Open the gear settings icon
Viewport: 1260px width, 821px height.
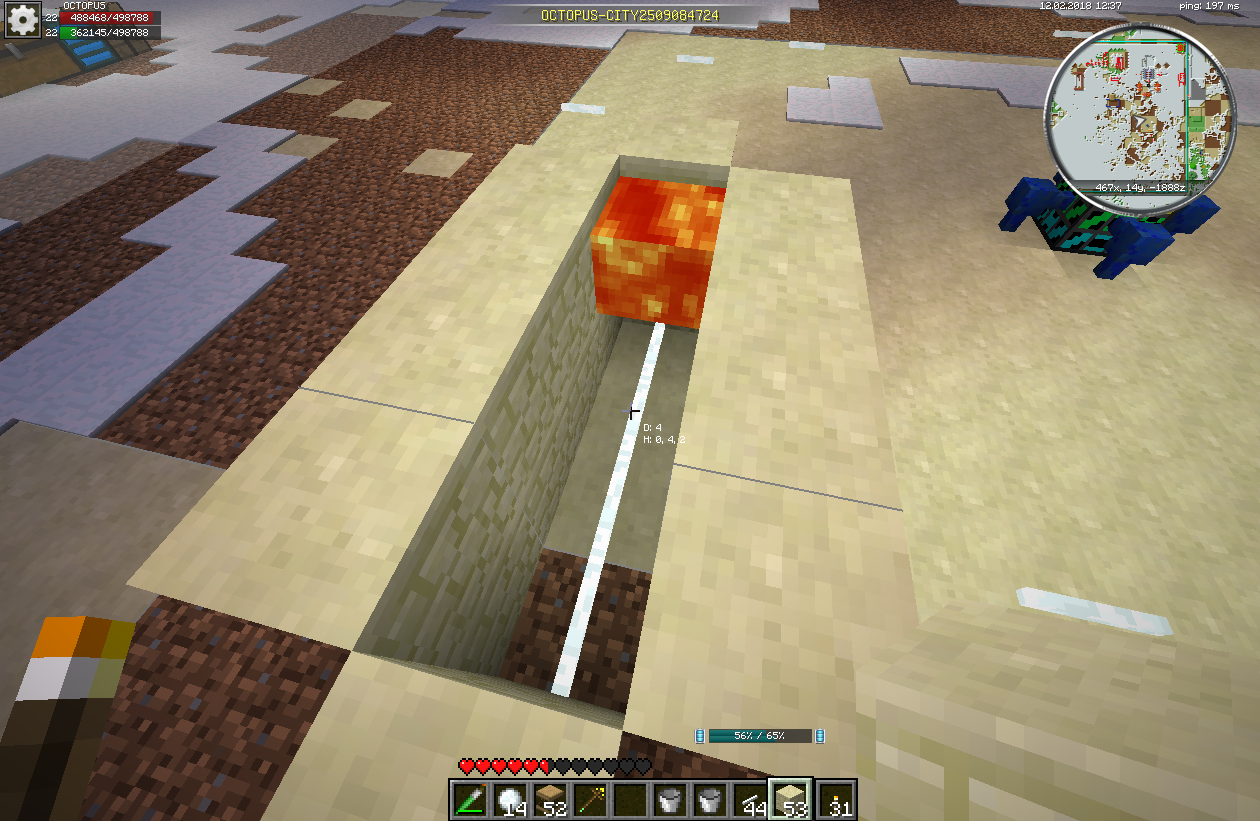[22, 21]
